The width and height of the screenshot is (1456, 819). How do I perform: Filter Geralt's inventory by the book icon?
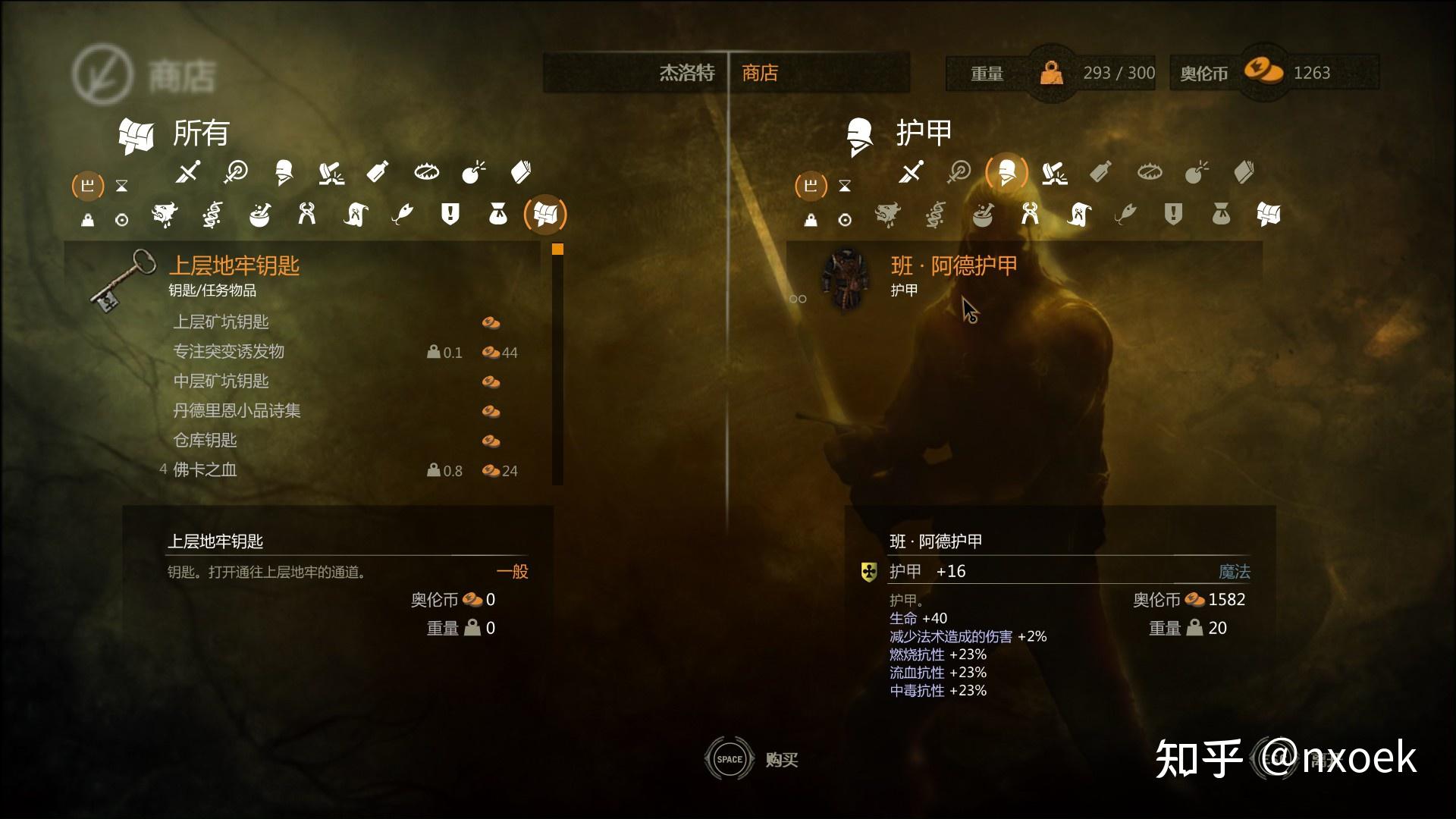(x=521, y=173)
